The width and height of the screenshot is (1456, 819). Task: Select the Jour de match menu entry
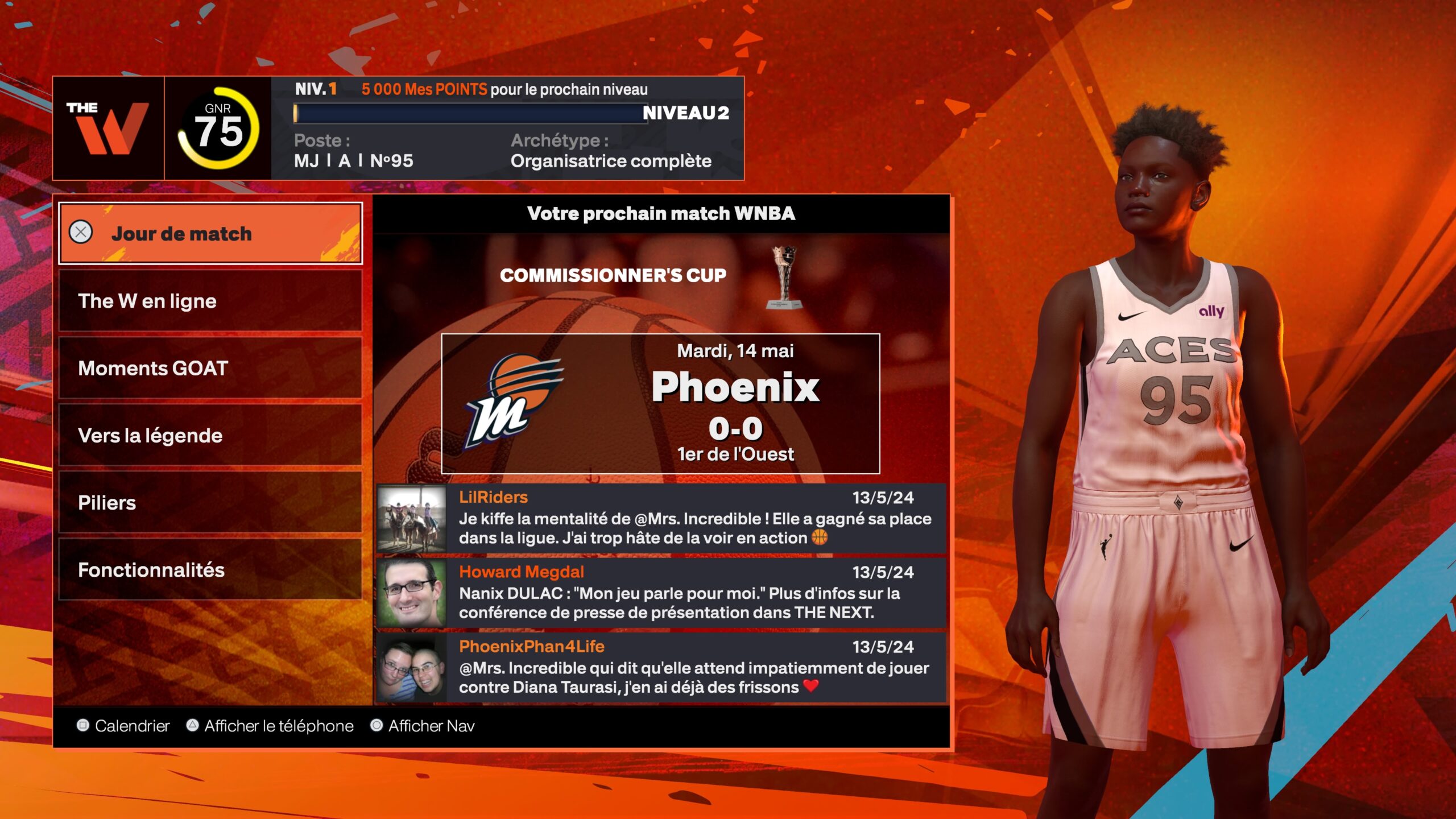point(210,233)
